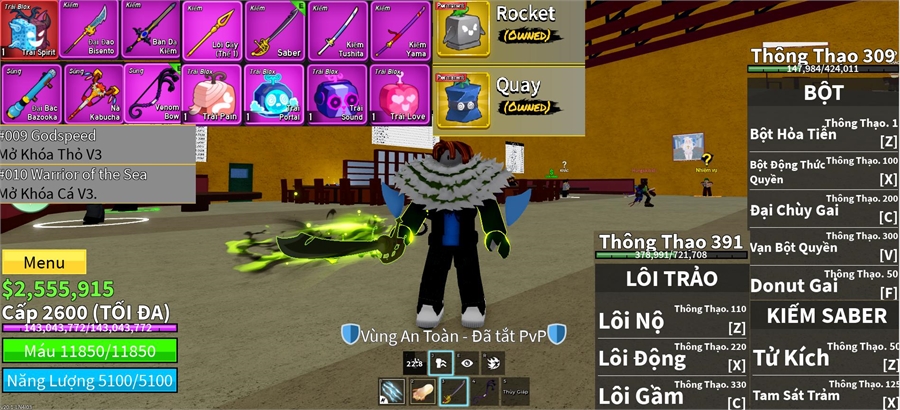Select the Kiếm Yama sword slot
The width and height of the screenshot is (900, 410).
401,30
